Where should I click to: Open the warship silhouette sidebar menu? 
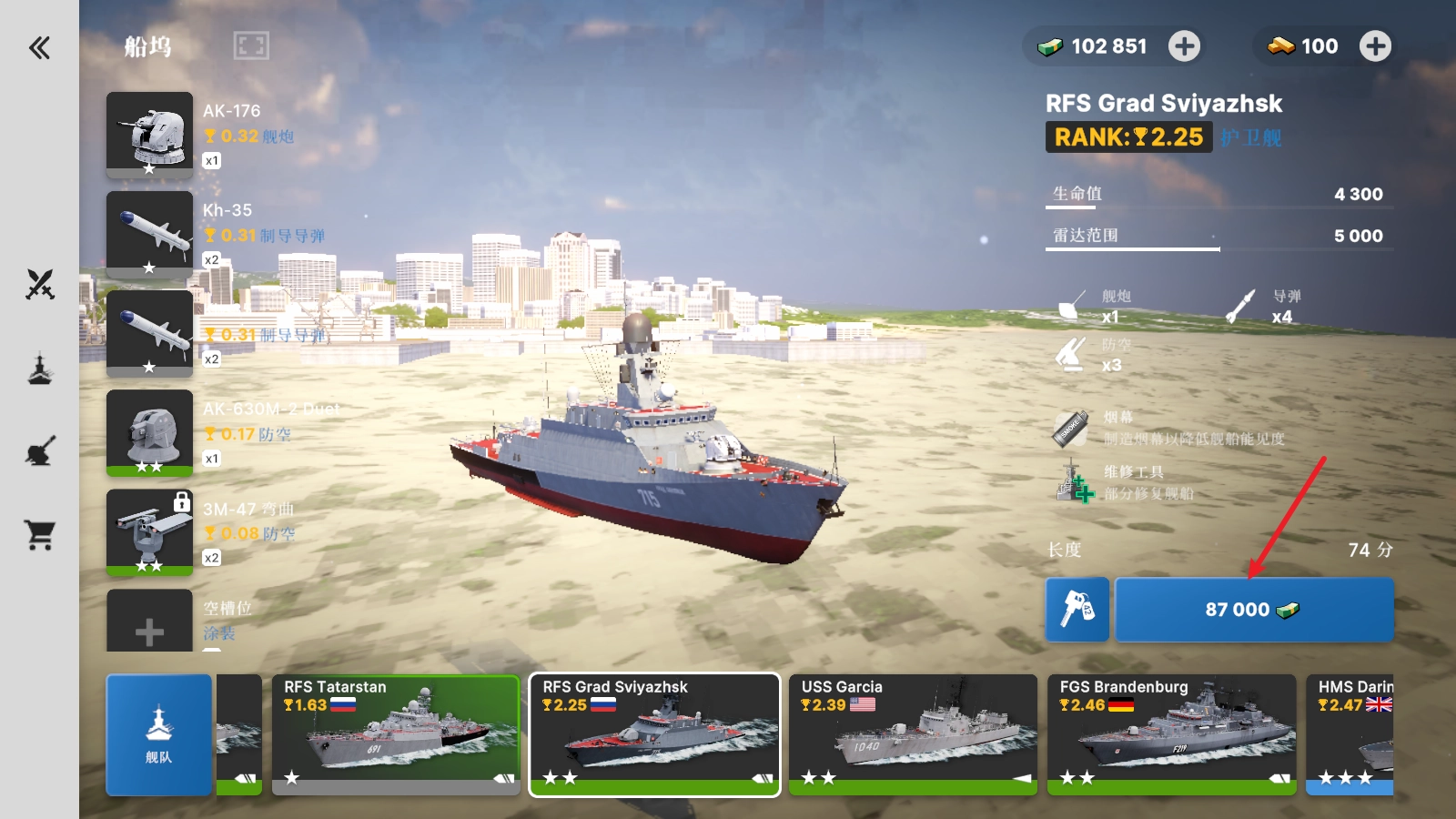point(40,369)
